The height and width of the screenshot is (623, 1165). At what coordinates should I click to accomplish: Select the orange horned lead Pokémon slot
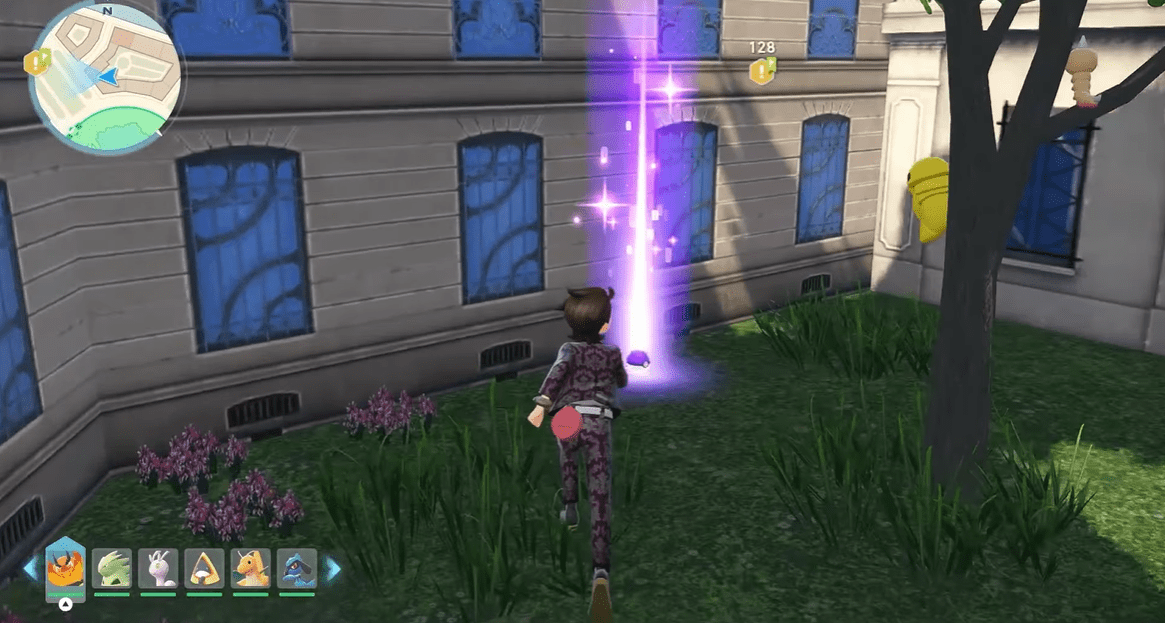pos(65,568)
